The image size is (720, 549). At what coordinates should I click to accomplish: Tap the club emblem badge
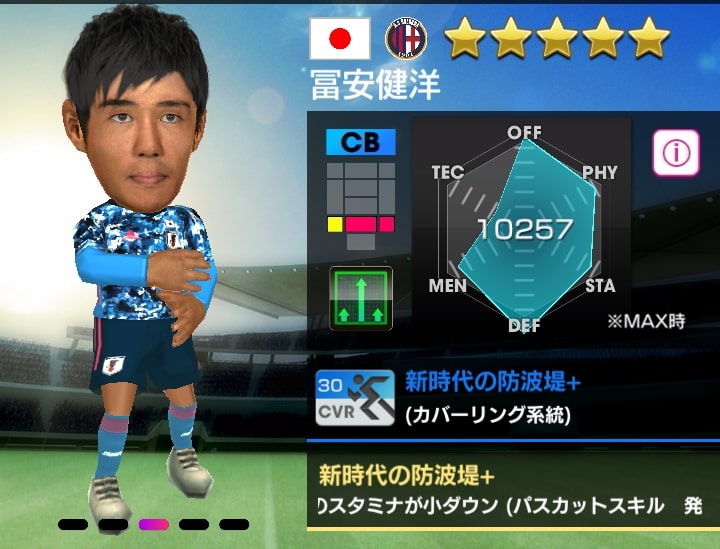(406, 39)
